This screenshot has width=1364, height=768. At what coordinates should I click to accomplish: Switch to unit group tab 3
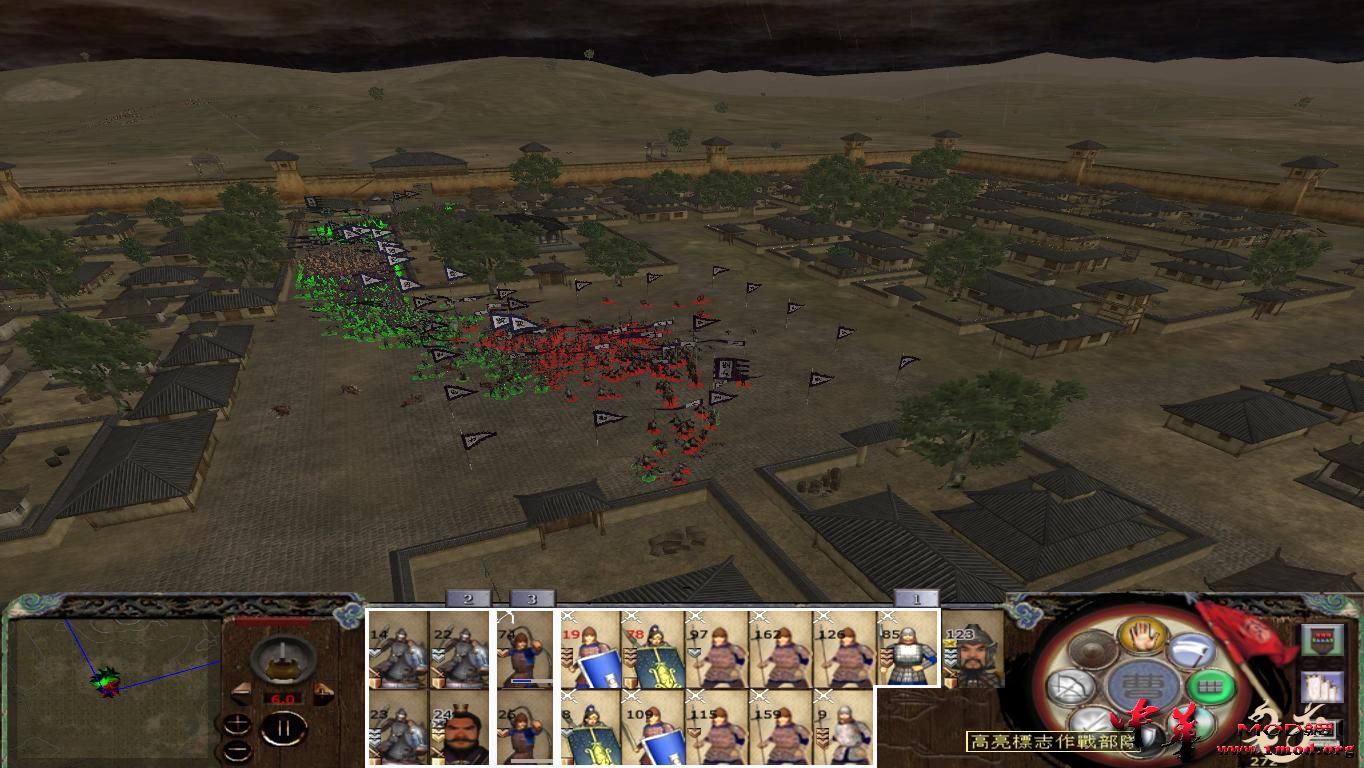coord(532,601)
